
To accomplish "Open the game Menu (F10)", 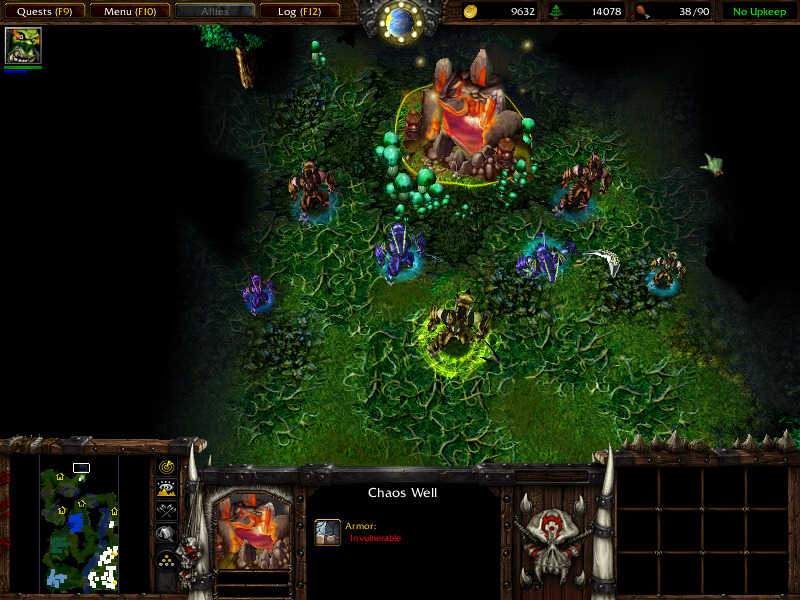I will 128,12.
